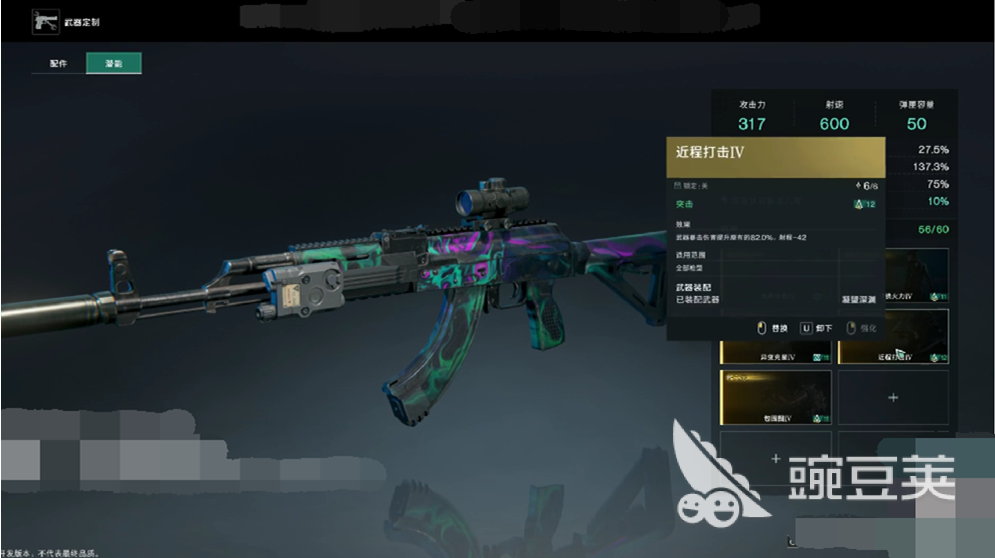Open the 包围圈IV potential slot
995x558 pixels.
[x=775, y=397]
